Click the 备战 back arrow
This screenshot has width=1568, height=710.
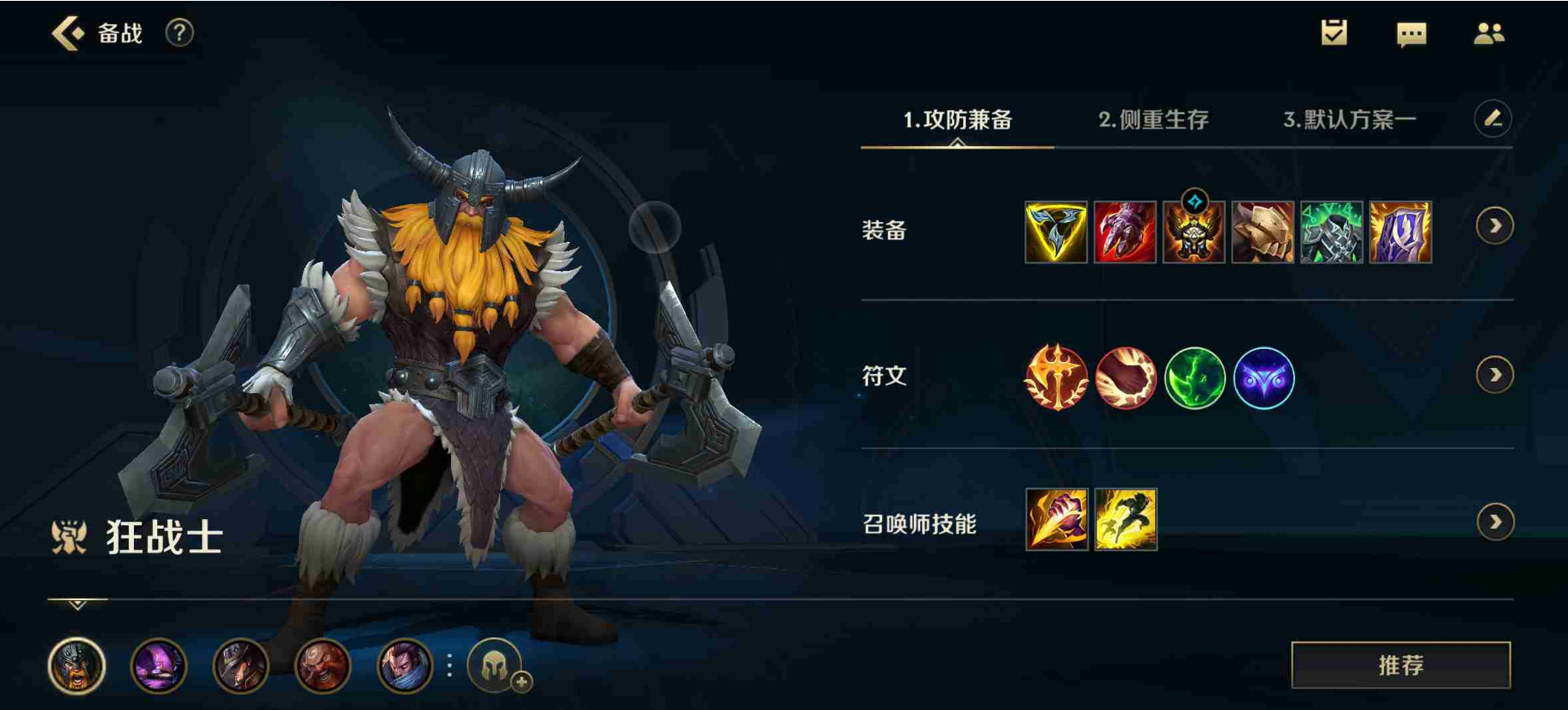67,33
